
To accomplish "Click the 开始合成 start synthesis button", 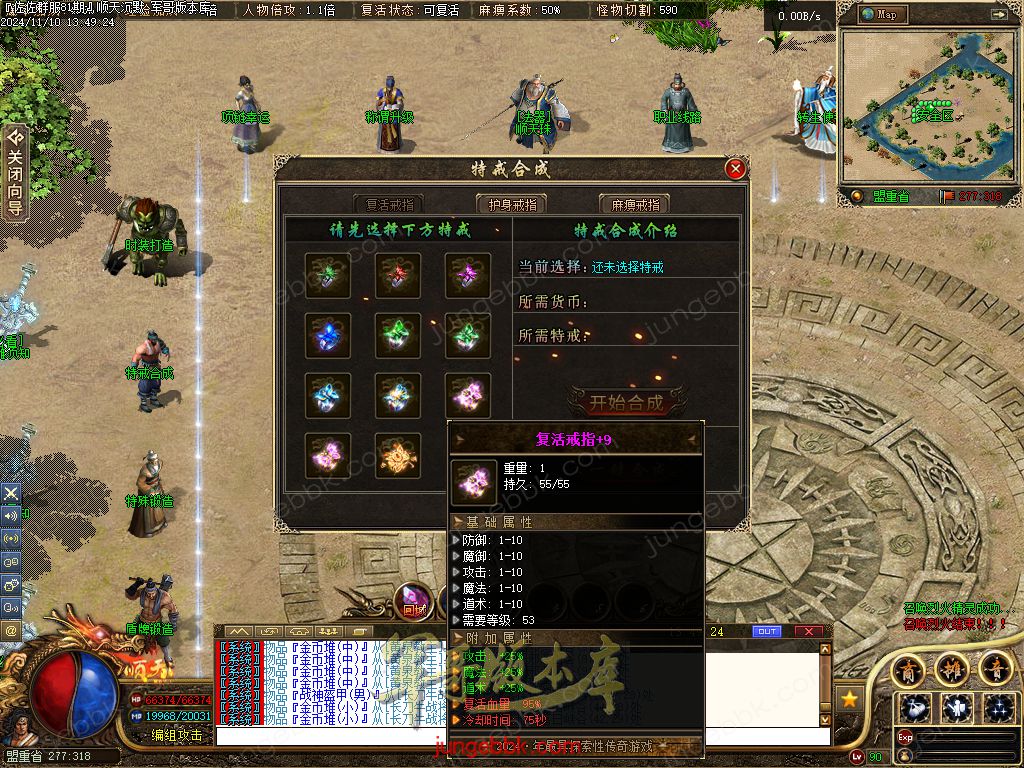I will [x=626, y=403].
